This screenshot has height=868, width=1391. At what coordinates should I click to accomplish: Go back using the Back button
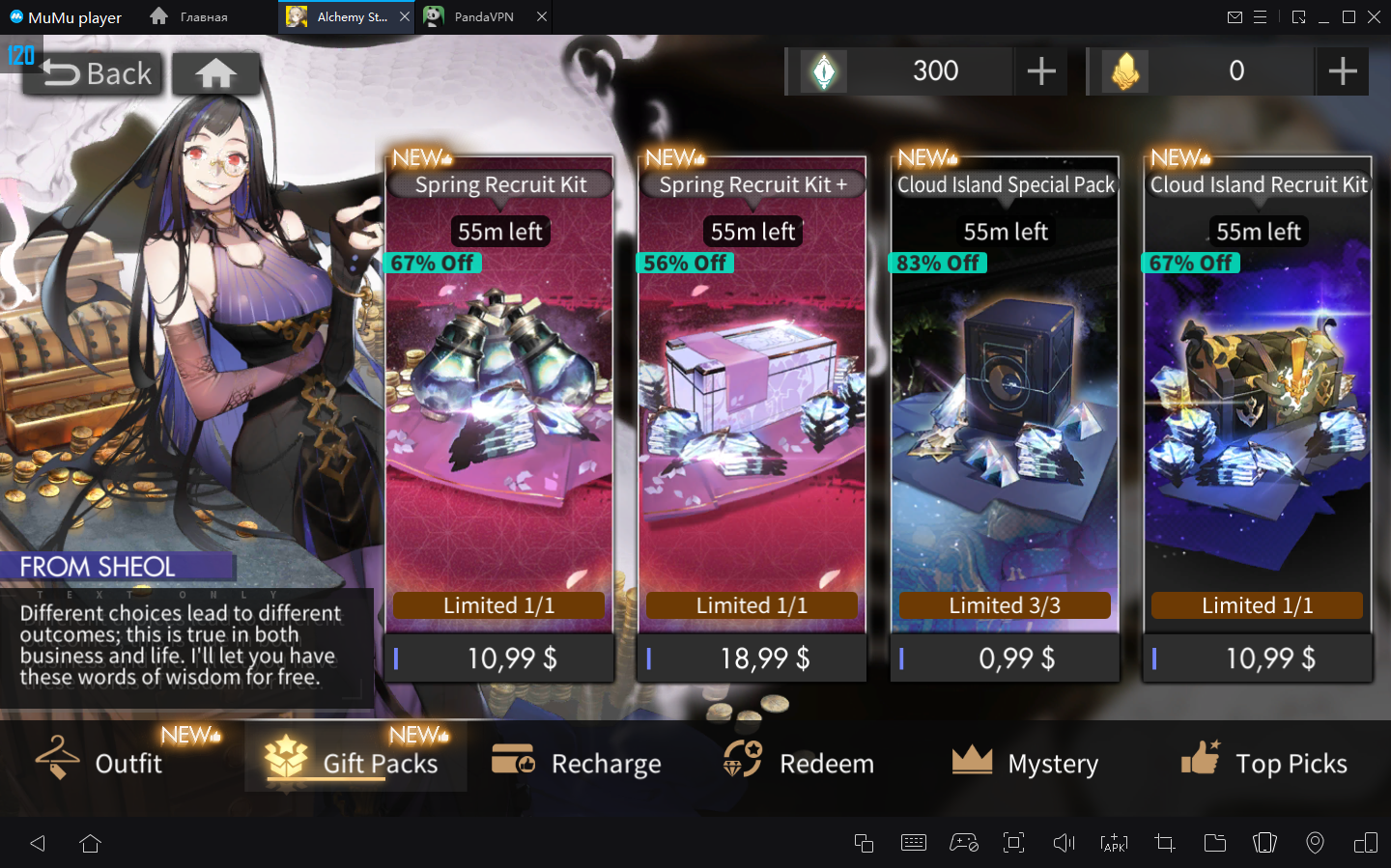[94, 73]
